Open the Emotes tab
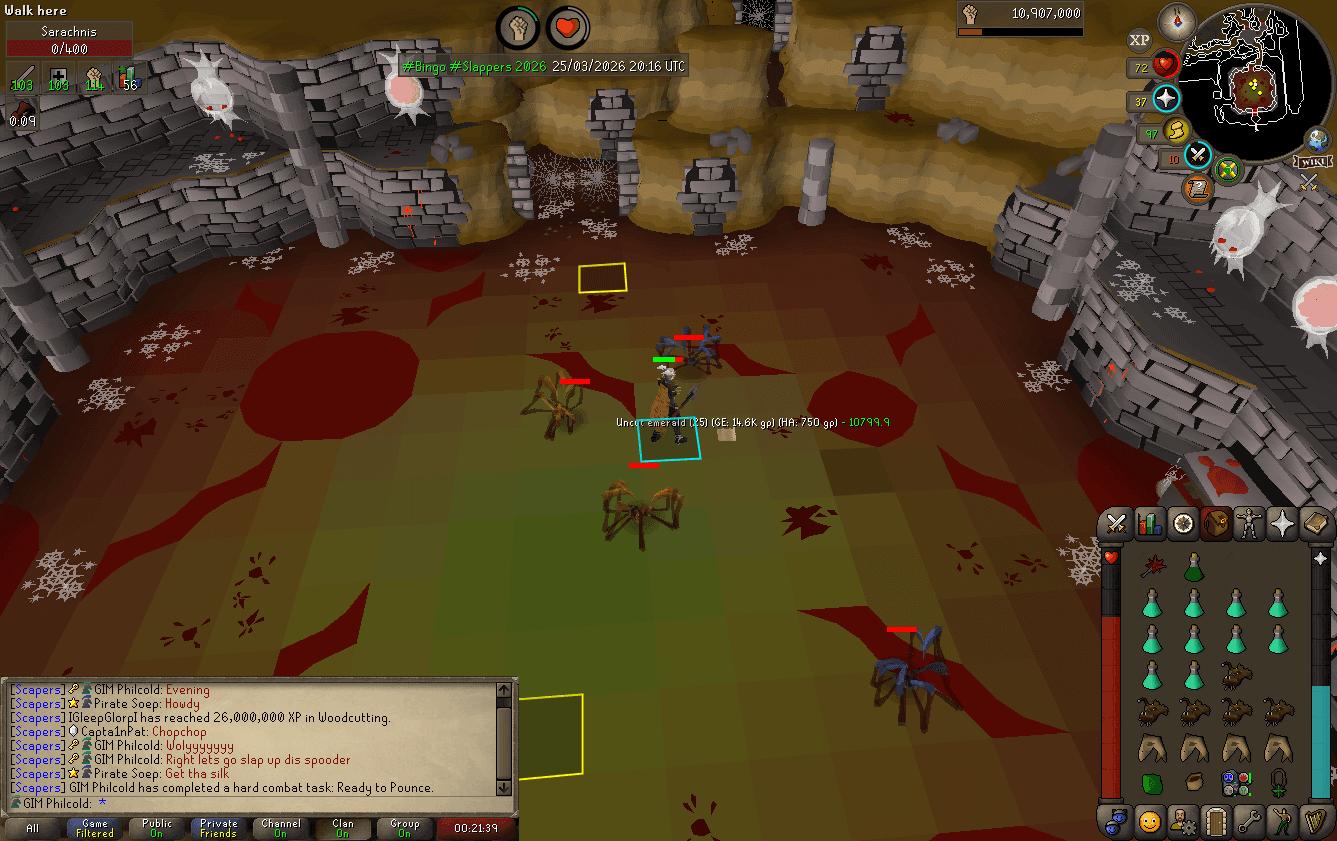This screenshot has height=841, width=1337. (x=1281, y=822)
